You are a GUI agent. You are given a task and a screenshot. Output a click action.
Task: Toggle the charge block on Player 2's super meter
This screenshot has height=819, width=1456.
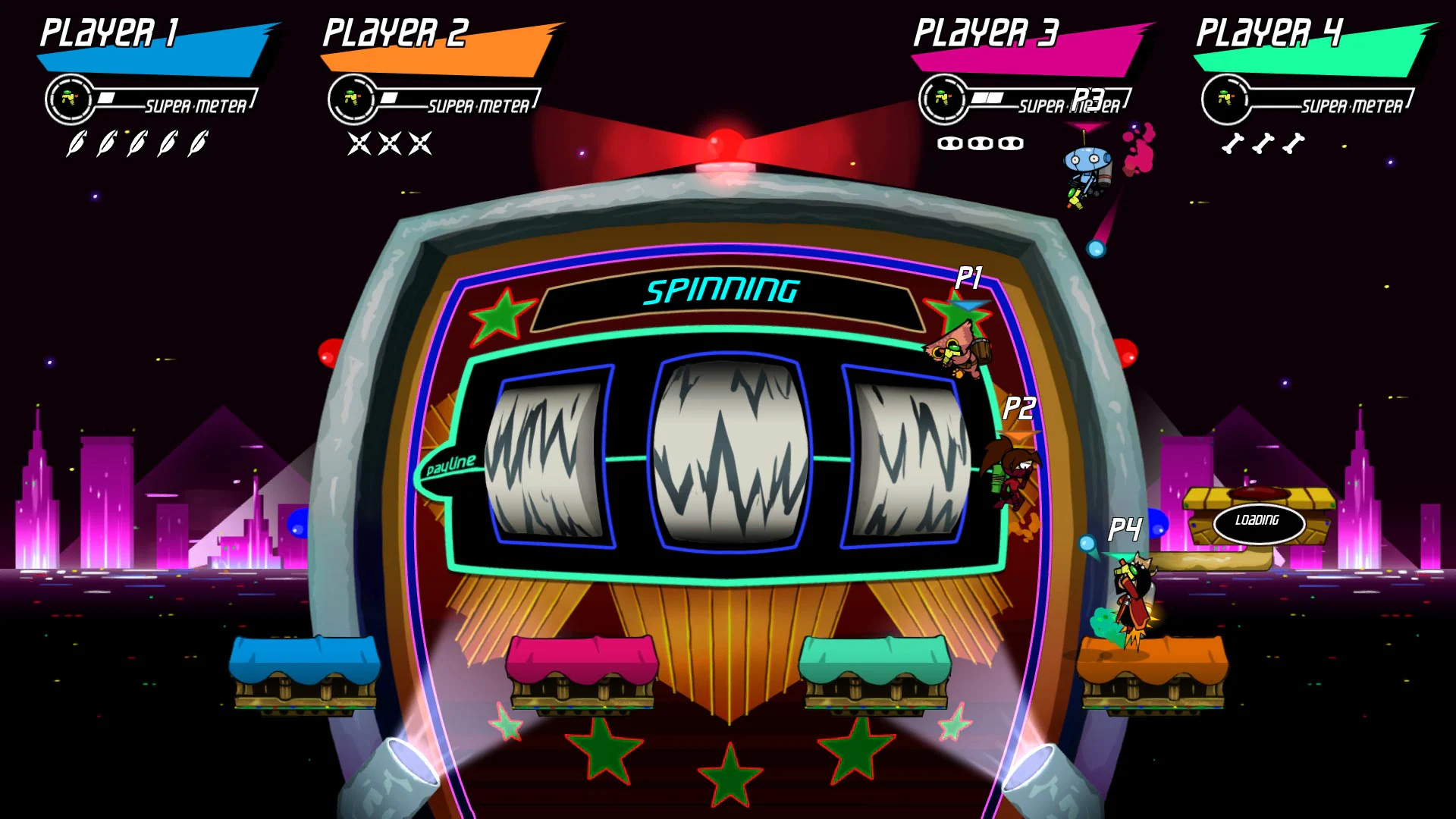point(389,96)
